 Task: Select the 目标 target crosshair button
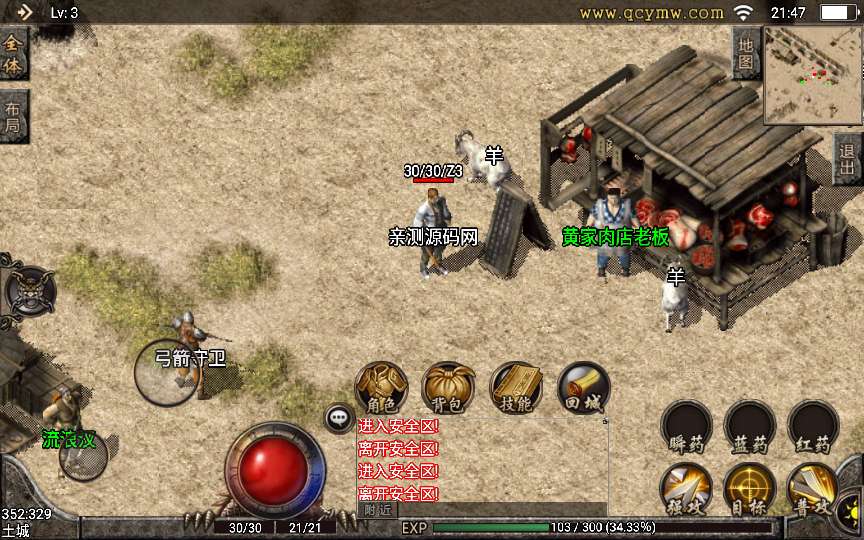(x=750, y=489)
